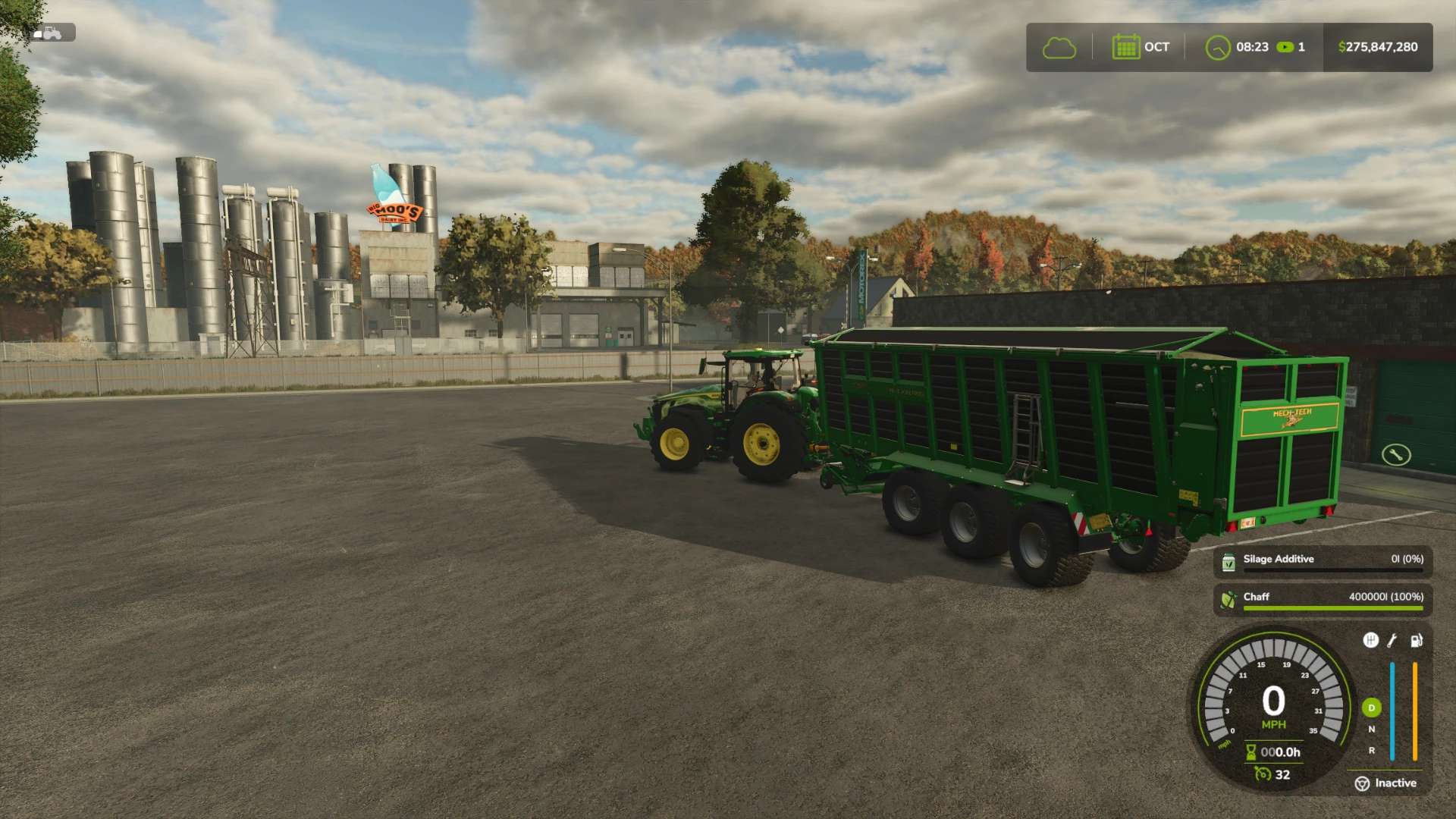Open the calendar icon showing OCT
Image resolution: width=1456 pixels, height=819 pixels.
1125,47
